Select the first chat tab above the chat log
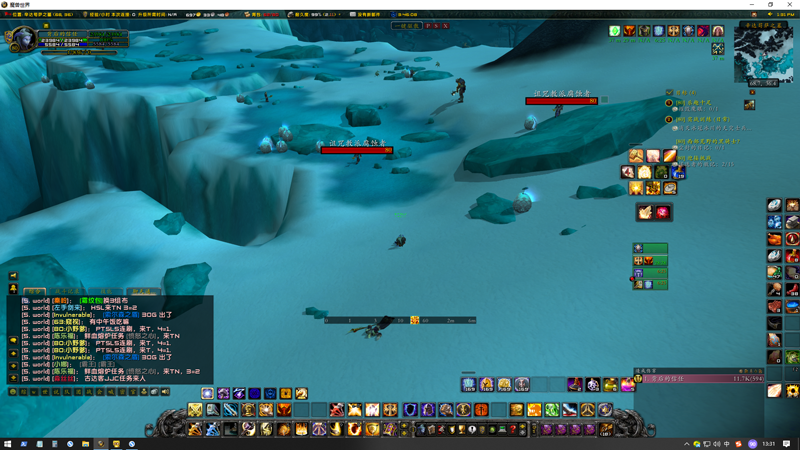The width and height of the screenshot is (800, 450). 35,292
